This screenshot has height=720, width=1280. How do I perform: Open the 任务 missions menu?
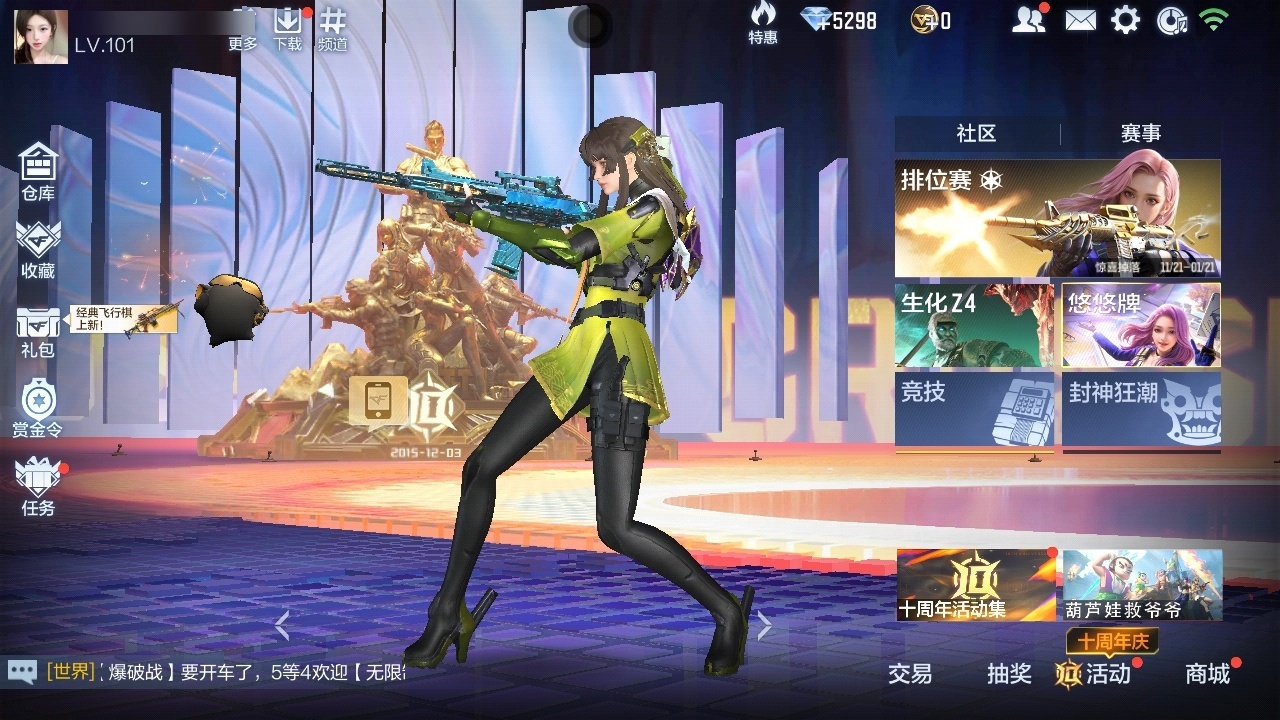(x=38, y=487)
